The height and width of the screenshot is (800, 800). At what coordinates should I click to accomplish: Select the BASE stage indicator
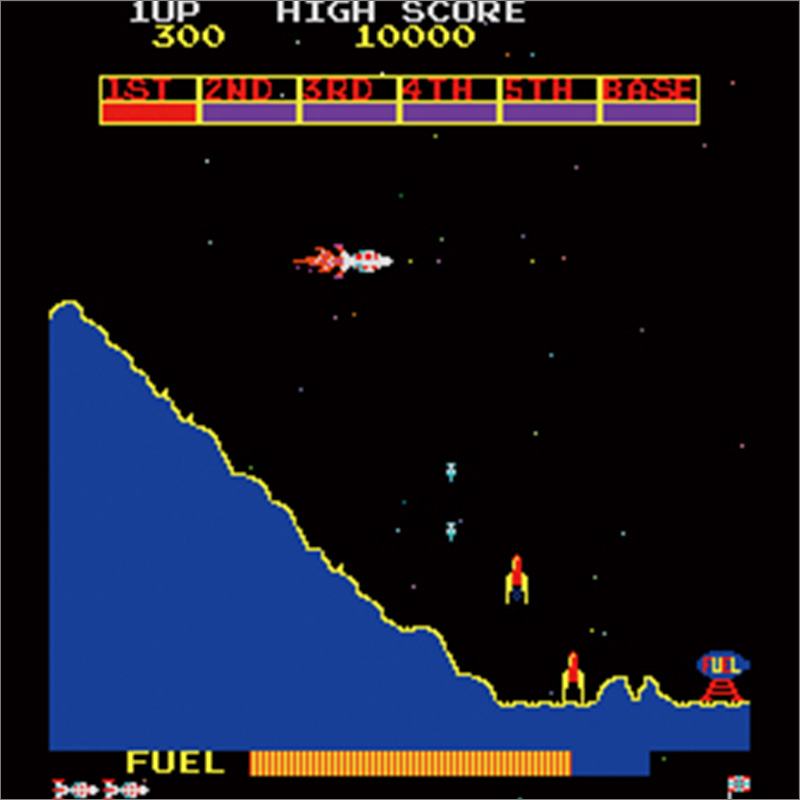pyautogui.click(x=649, y=100)
